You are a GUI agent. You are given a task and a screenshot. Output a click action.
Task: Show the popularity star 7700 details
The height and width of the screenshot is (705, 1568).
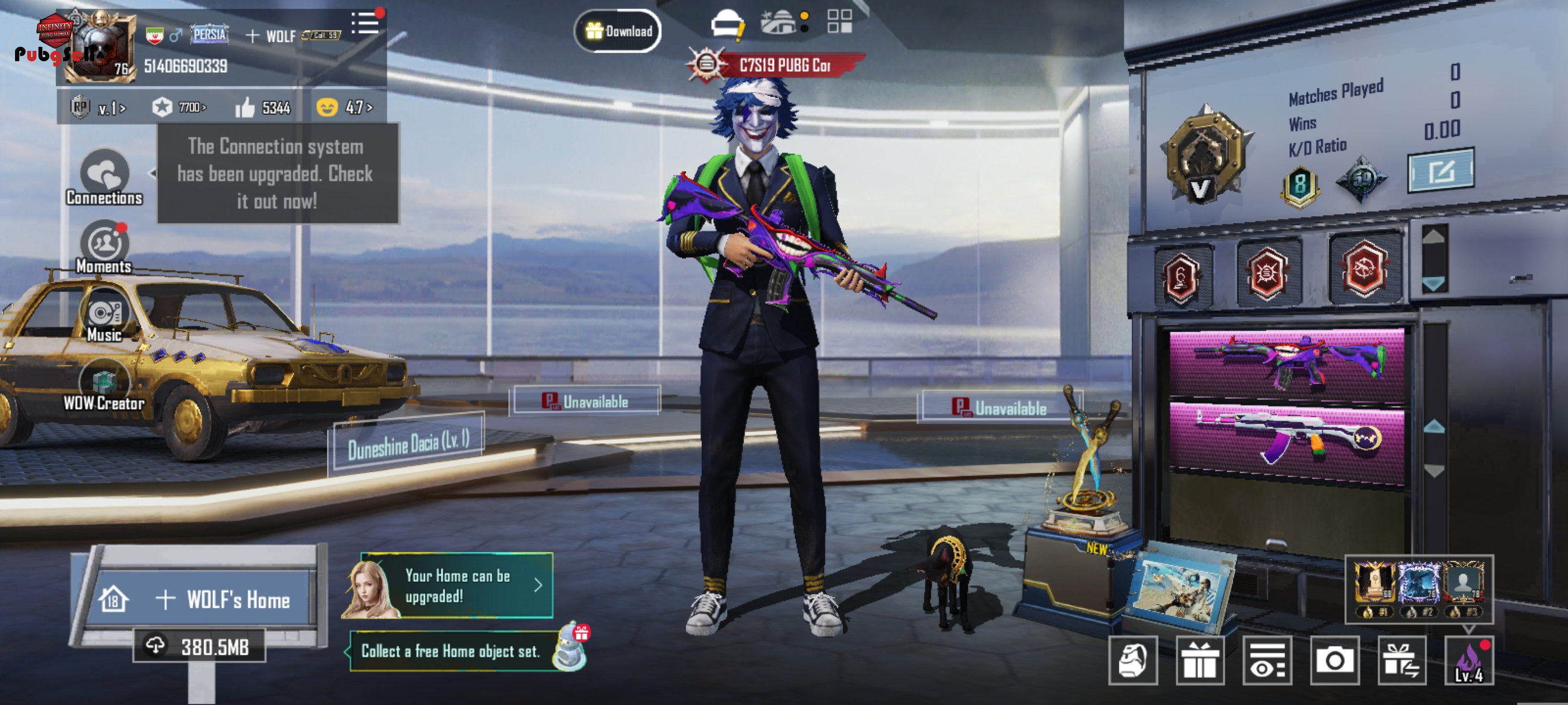[179, 107]
